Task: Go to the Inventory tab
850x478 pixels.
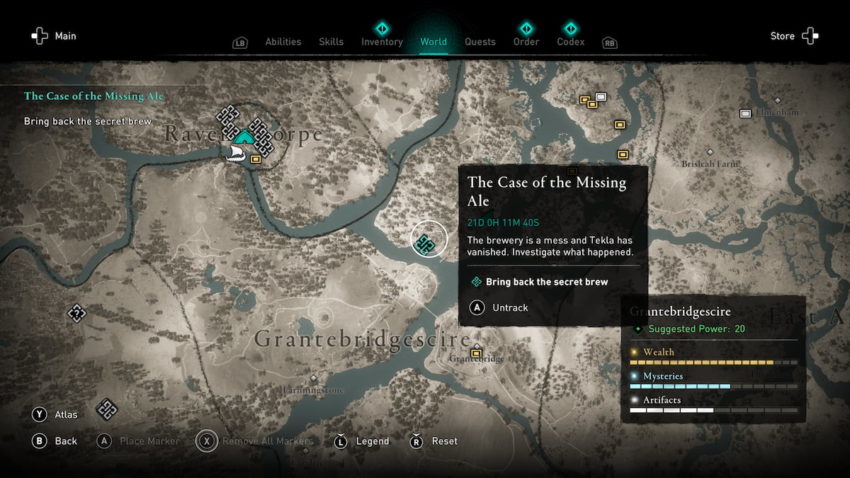Action: (x=382, y=42)
